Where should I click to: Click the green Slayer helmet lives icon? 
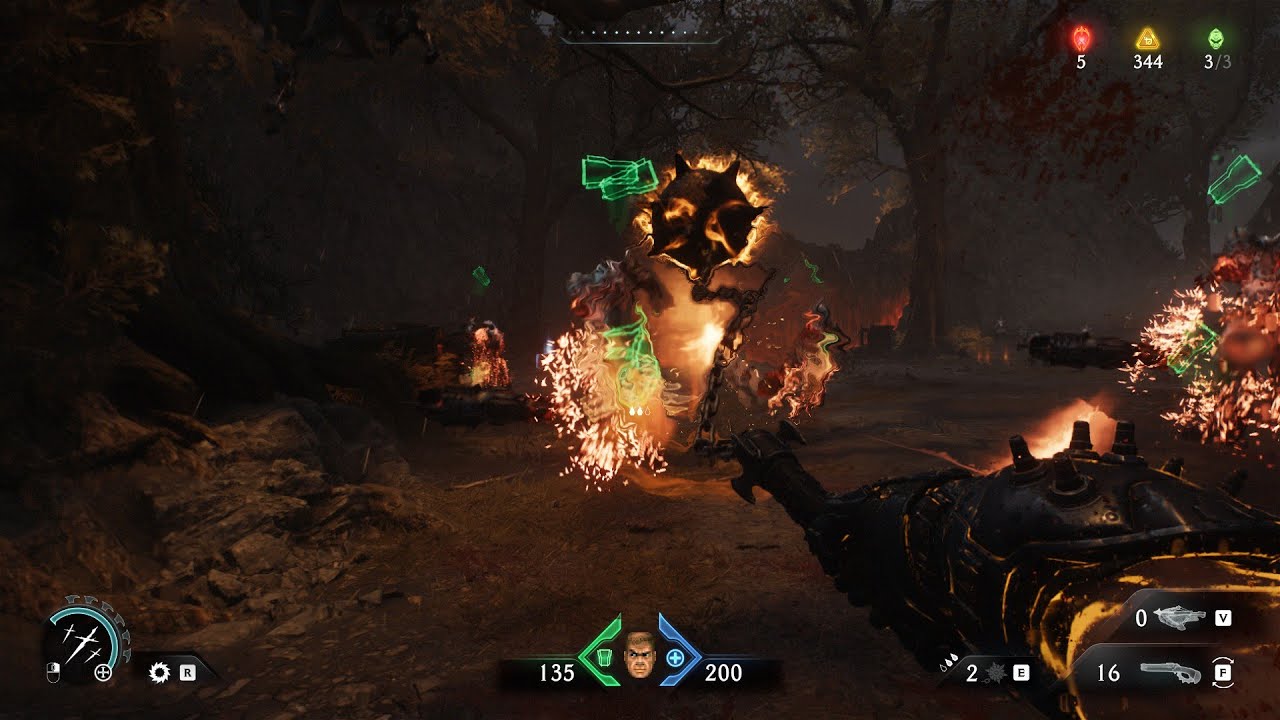point(1216,38)
